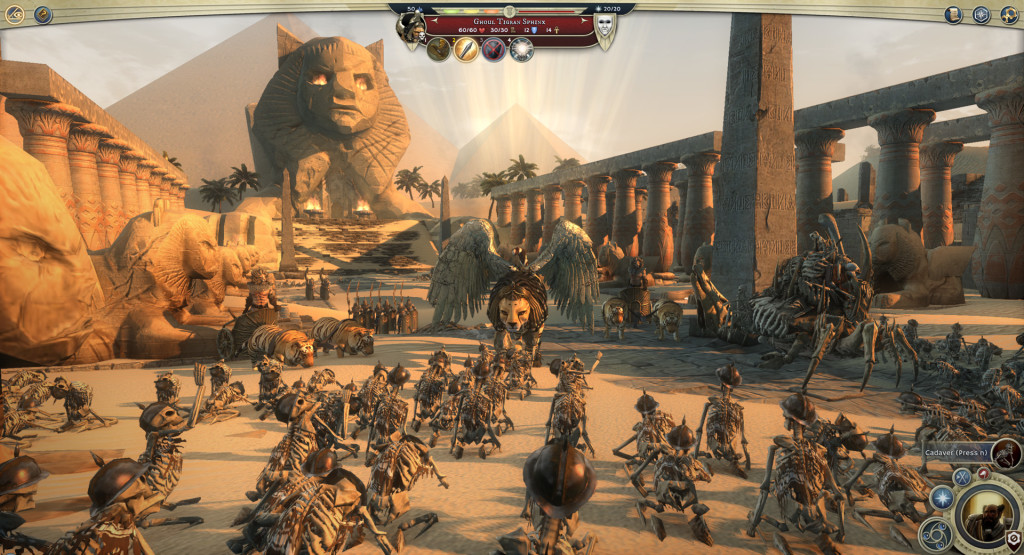Click the second round icon at top left
Screen dimensions: 1024x555
pos(43,14)
